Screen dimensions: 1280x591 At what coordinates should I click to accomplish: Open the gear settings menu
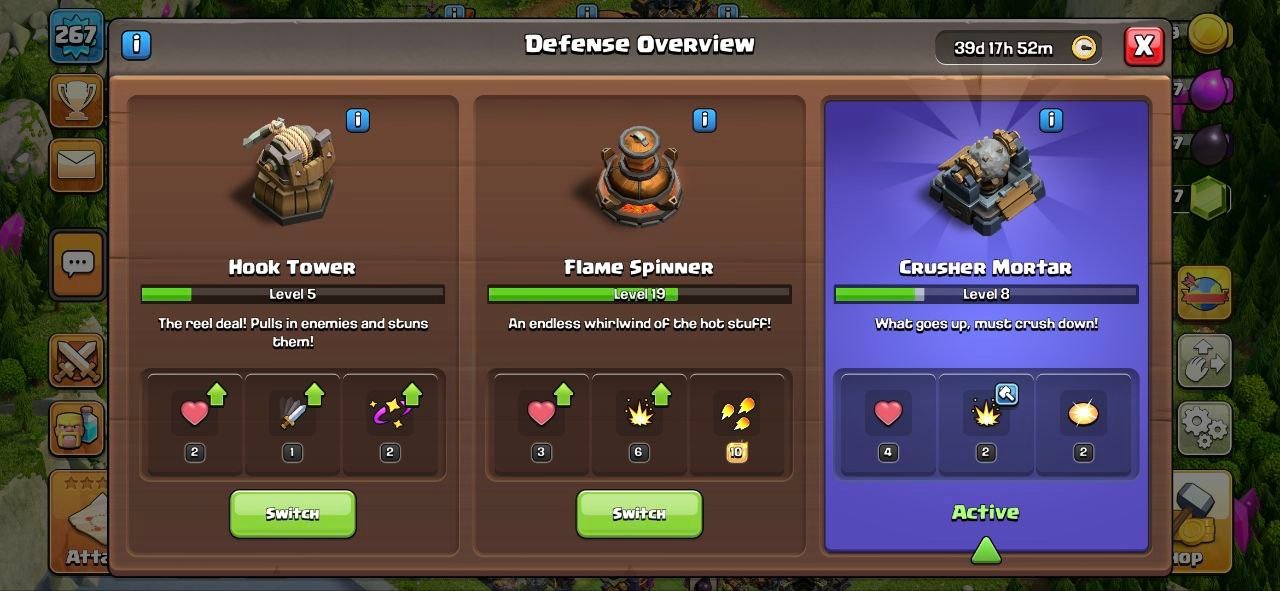[x=1204, y=428]
